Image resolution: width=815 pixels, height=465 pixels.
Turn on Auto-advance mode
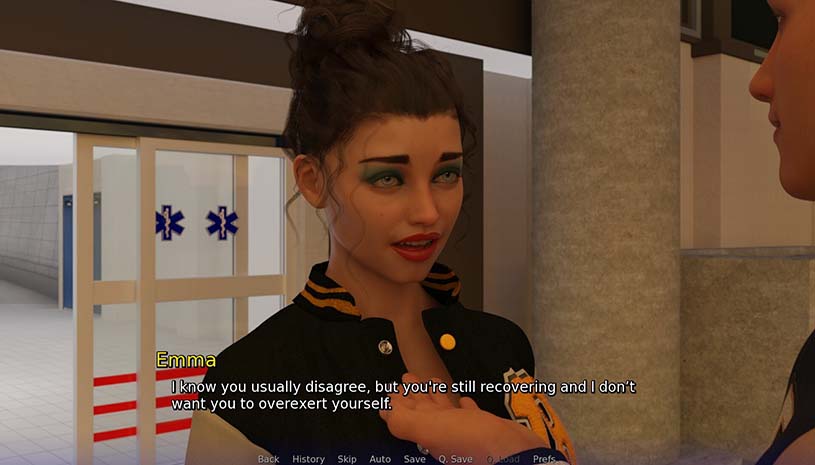coord(380,459)
